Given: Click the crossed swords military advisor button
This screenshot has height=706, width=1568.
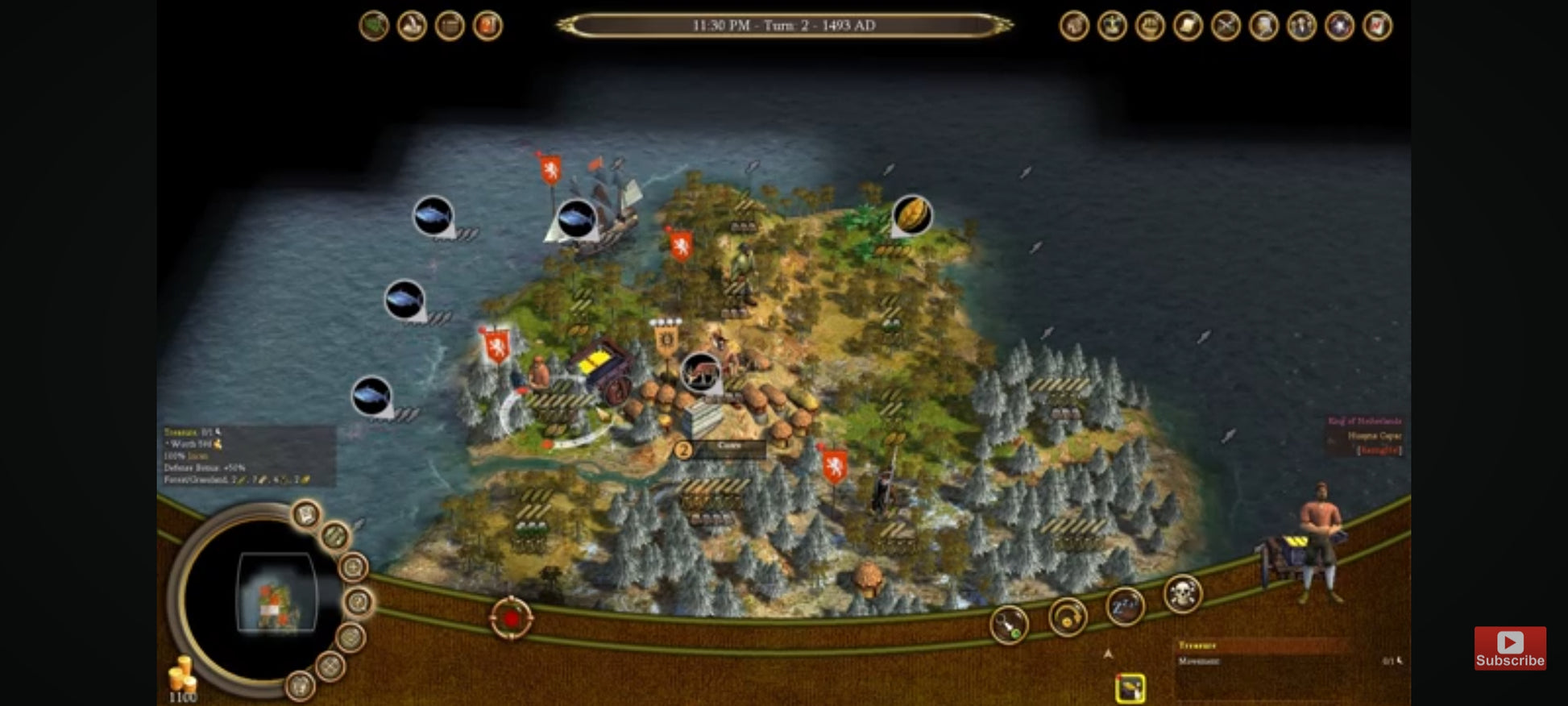Looking at the screenshot, I should (x=1226, y=26).
